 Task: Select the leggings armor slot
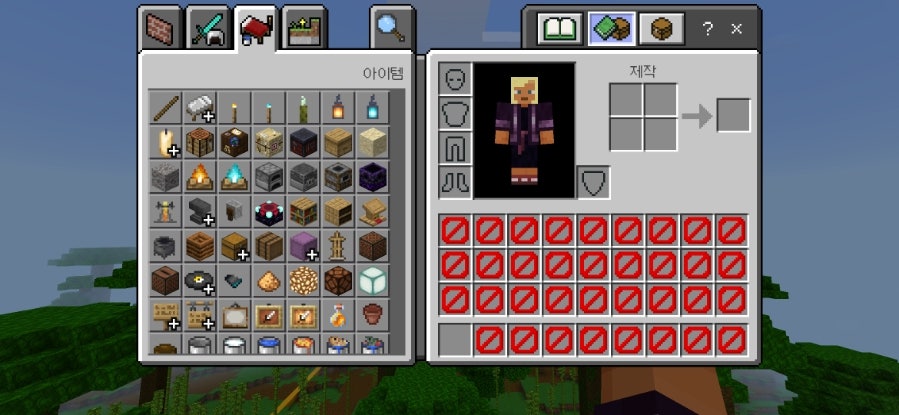tap(455, 147)
